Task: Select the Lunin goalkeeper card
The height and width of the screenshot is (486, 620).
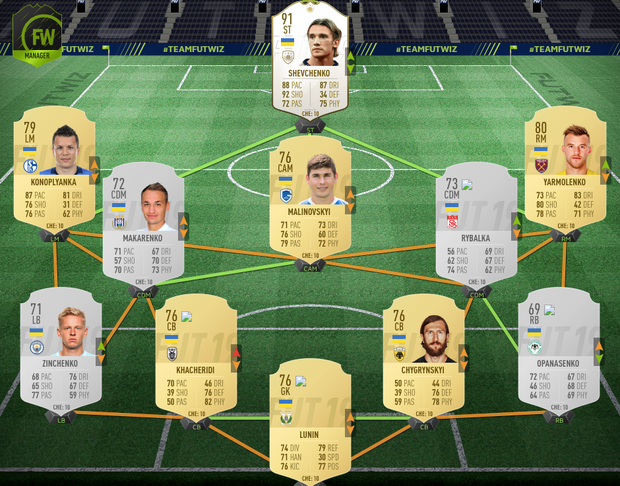Action: click(x=310, y=417)
